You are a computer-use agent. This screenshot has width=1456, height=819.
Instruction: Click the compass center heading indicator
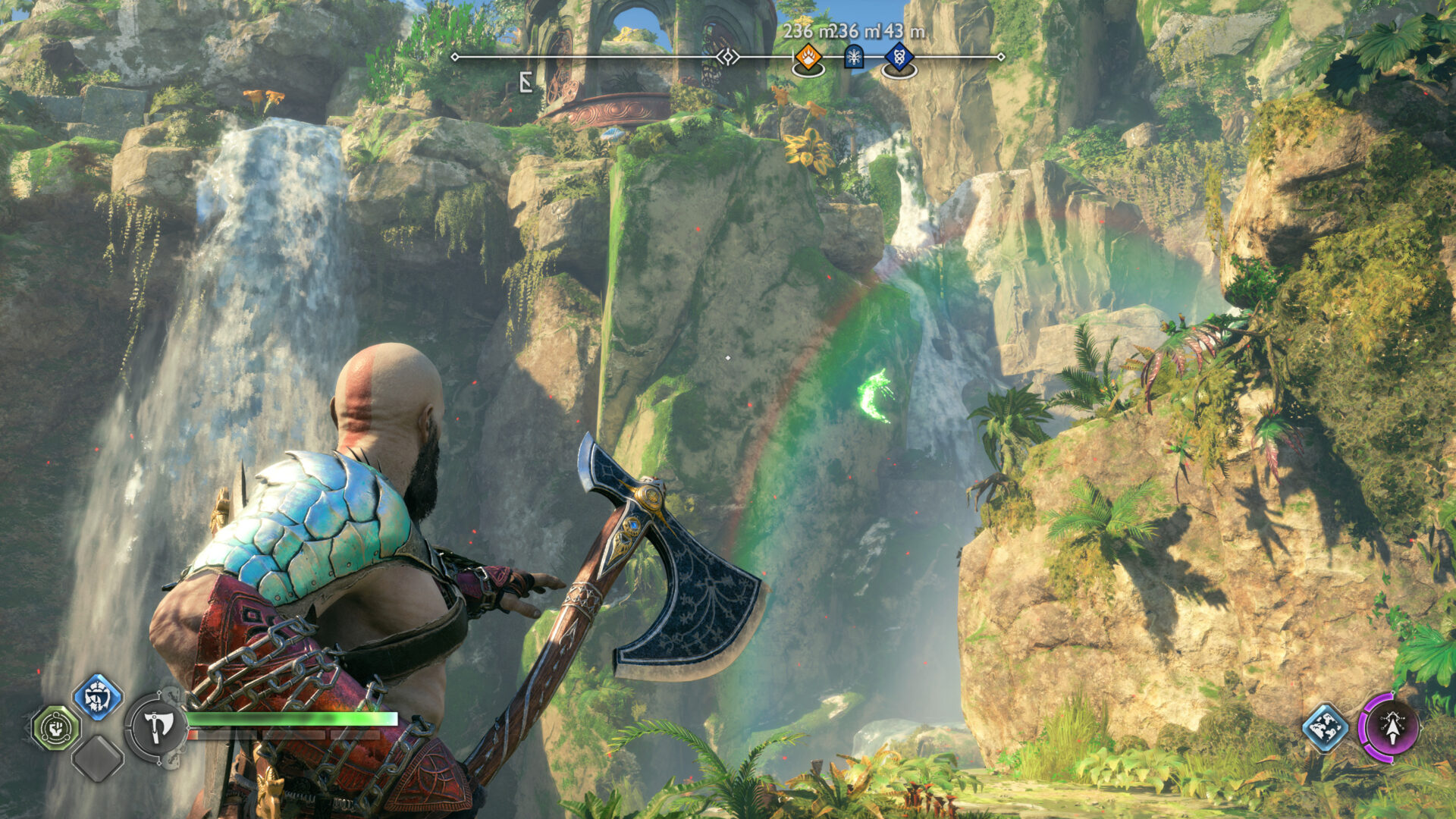coord(728,57)
